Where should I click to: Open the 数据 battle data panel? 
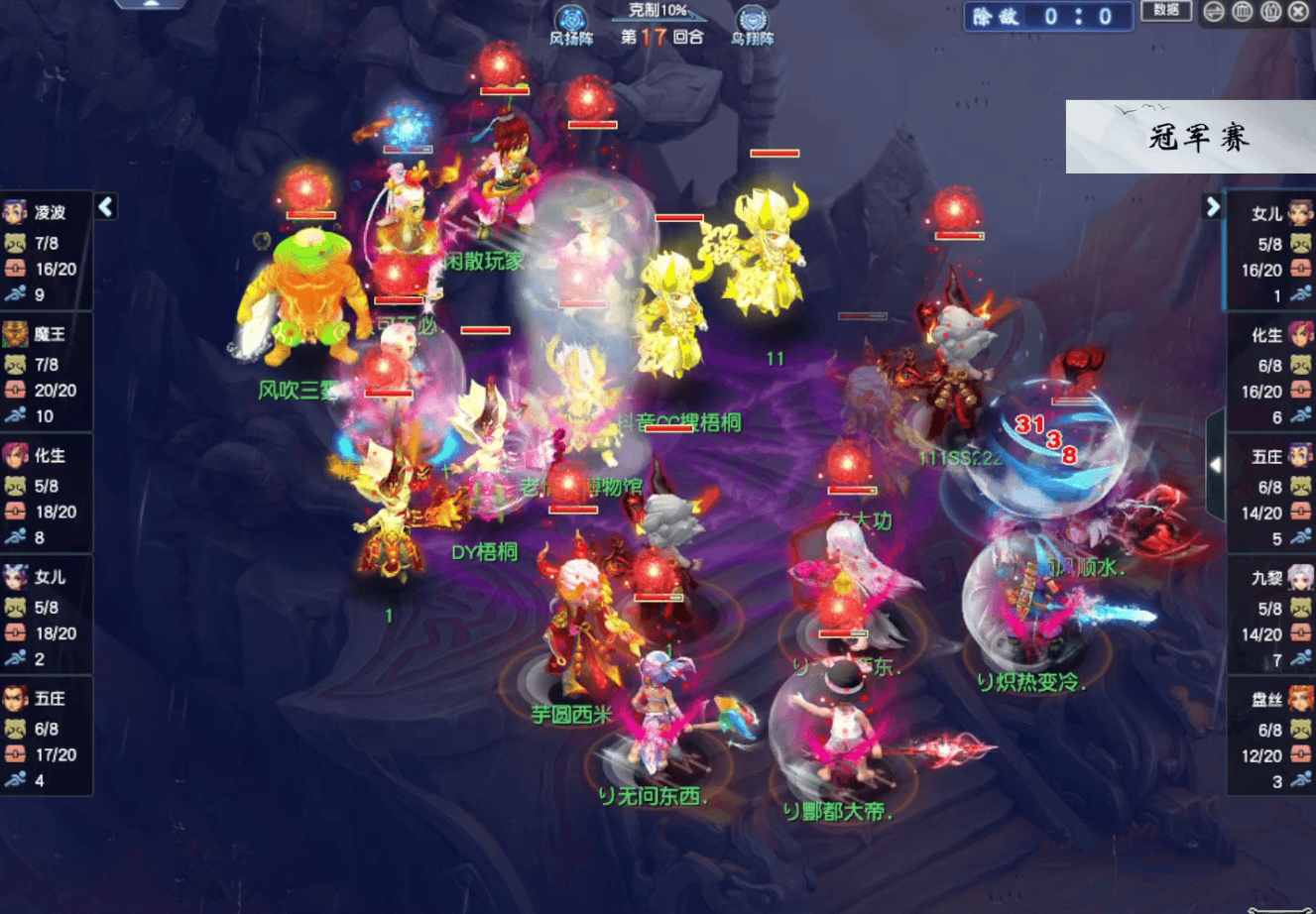[x=1166, y=11]
